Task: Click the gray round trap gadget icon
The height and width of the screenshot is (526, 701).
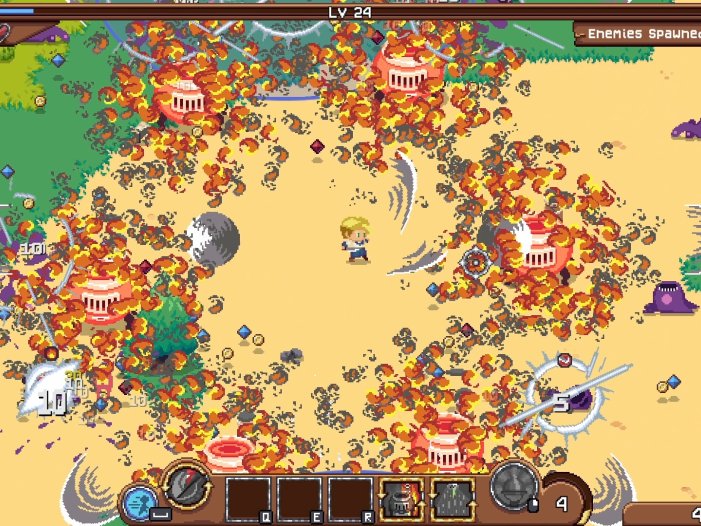Action: coord(514,487)
